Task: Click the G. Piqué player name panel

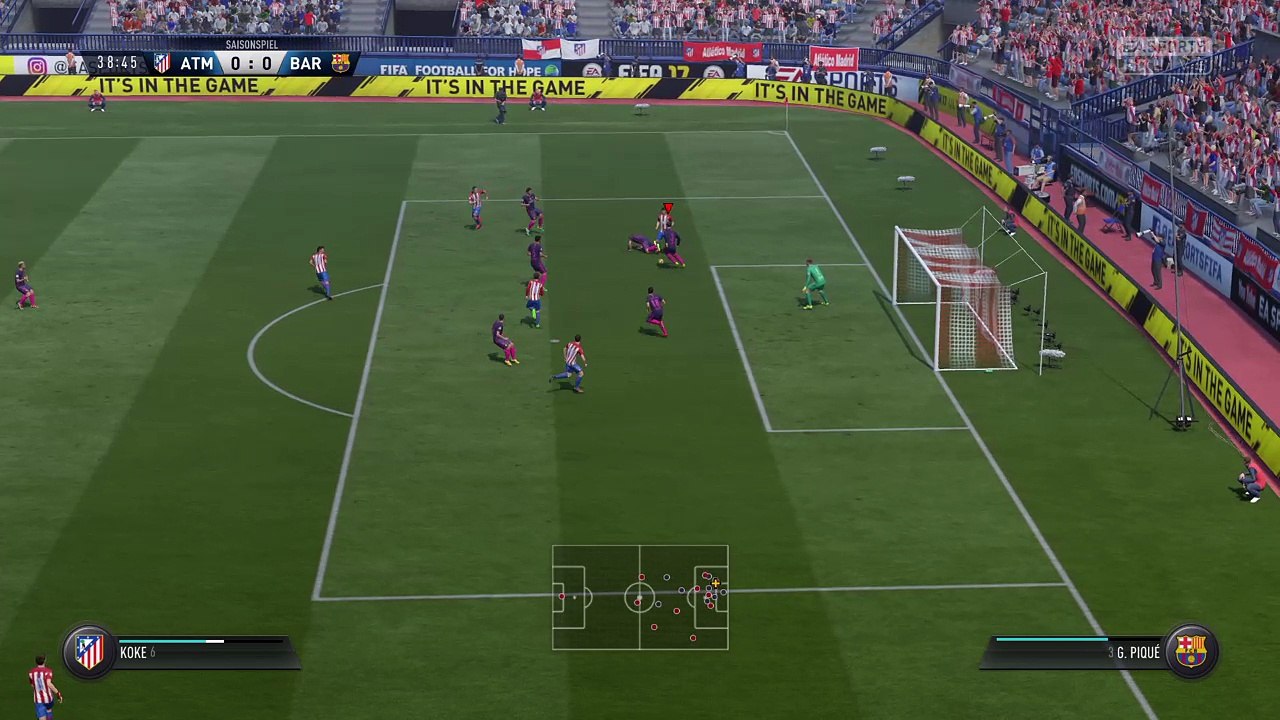Action: [x=1075, y=653]
